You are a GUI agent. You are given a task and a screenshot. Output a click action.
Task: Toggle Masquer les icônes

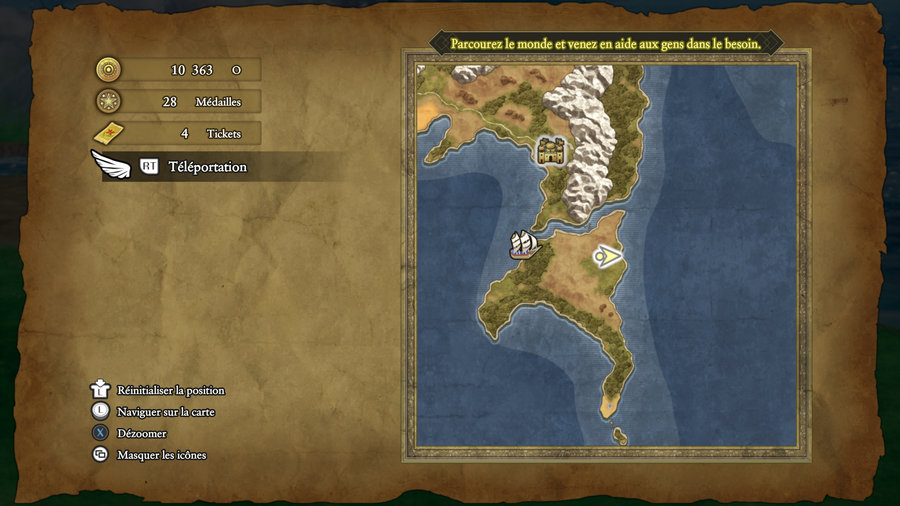click(161, 455)
